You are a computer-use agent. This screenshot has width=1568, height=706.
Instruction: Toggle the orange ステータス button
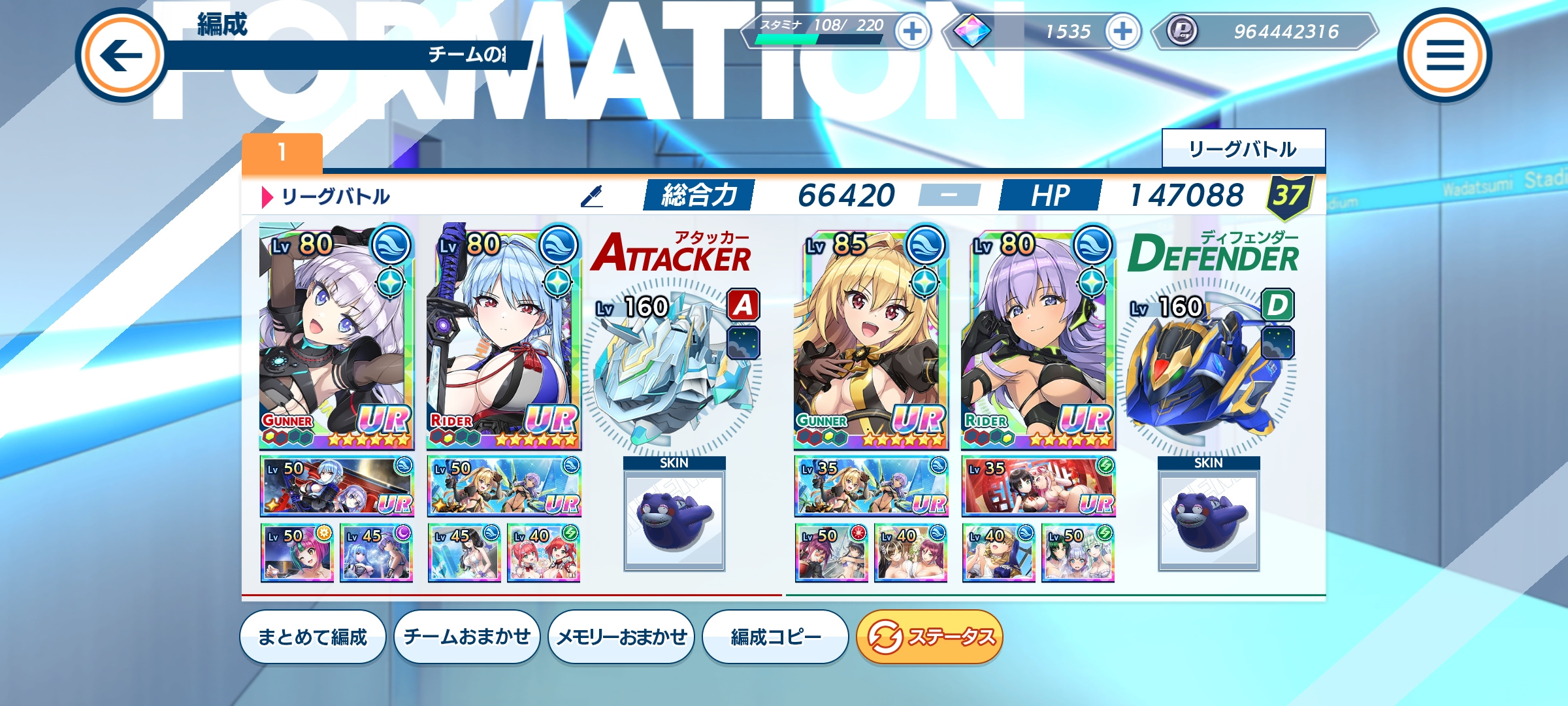coord(929,637)
